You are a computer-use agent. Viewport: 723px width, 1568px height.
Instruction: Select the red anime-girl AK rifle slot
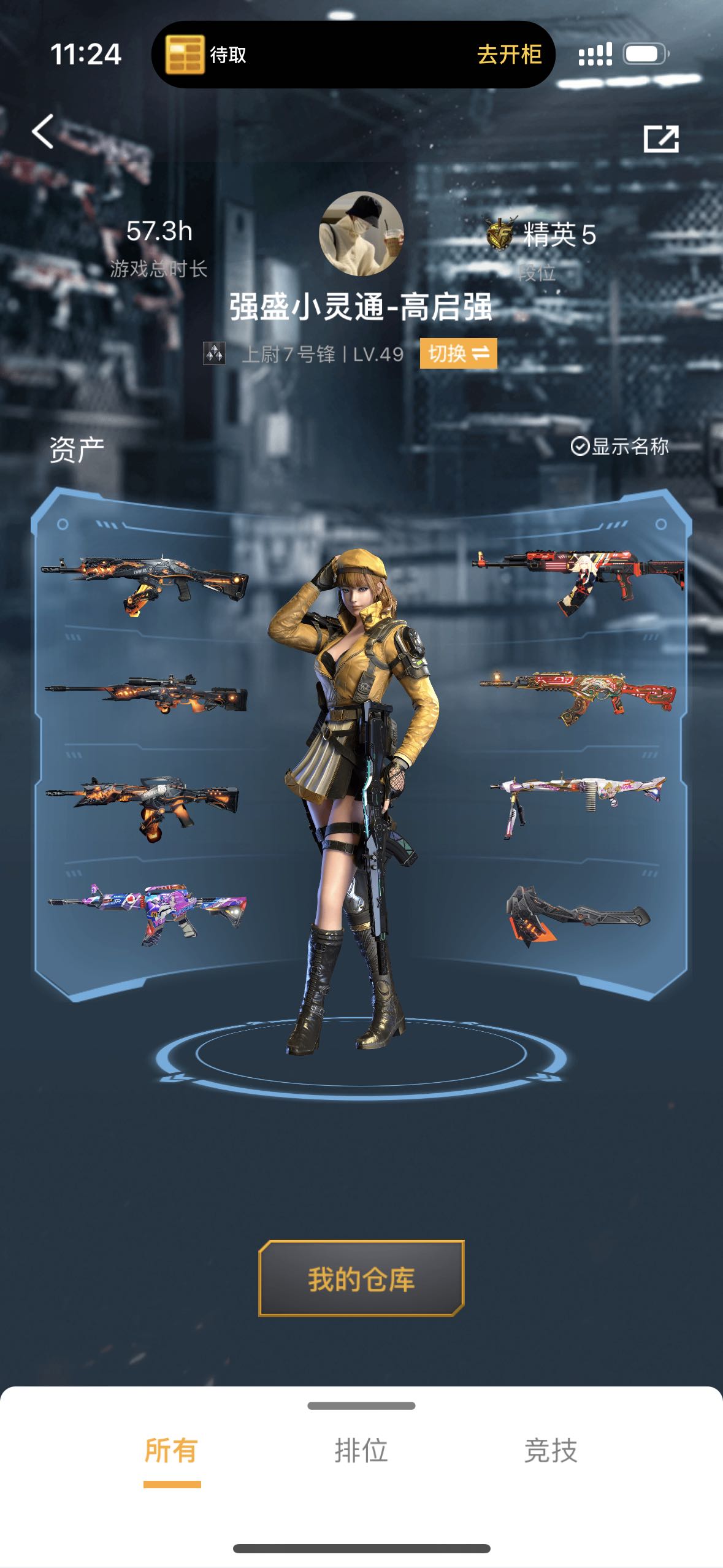click(578, 580)
